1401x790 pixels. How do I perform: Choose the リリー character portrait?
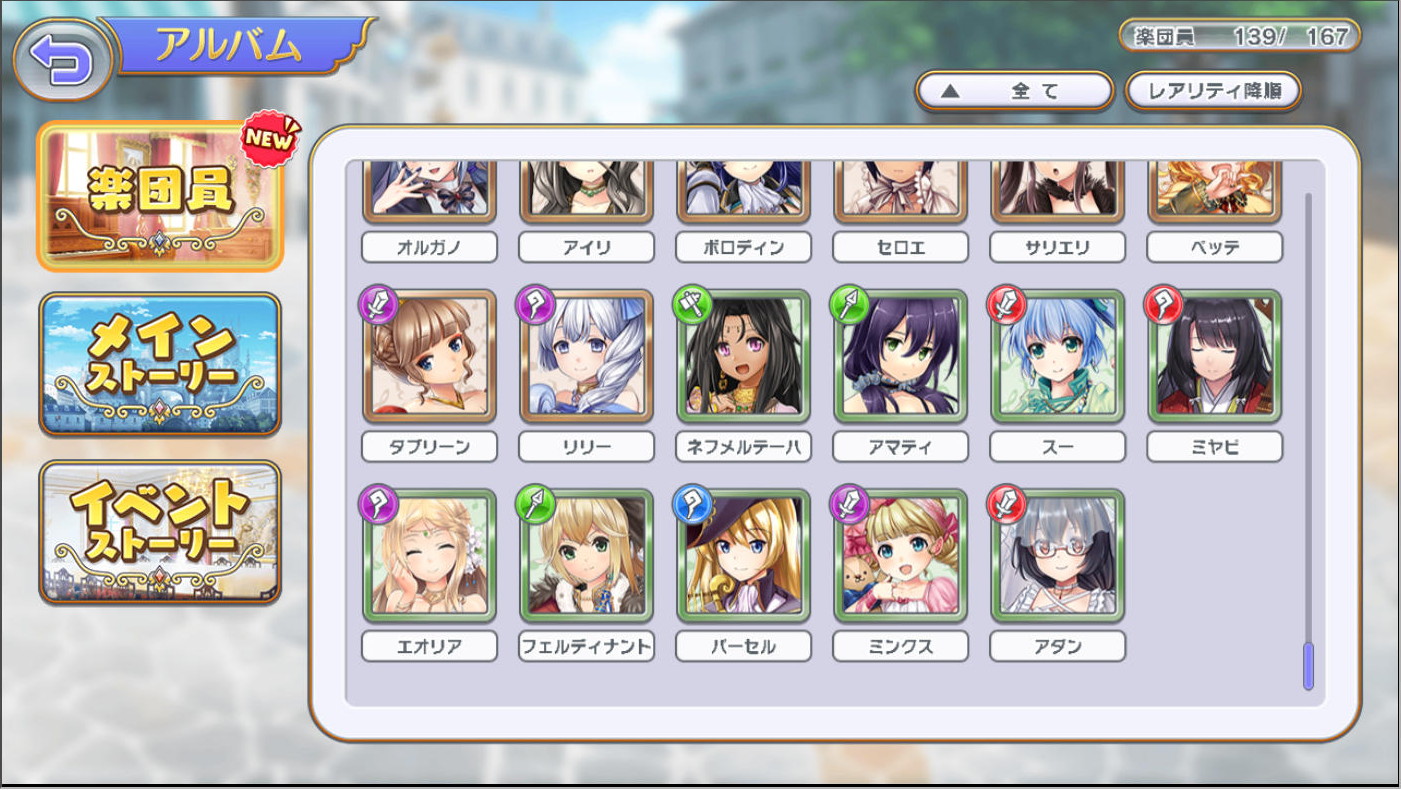(x=586, y=357)
